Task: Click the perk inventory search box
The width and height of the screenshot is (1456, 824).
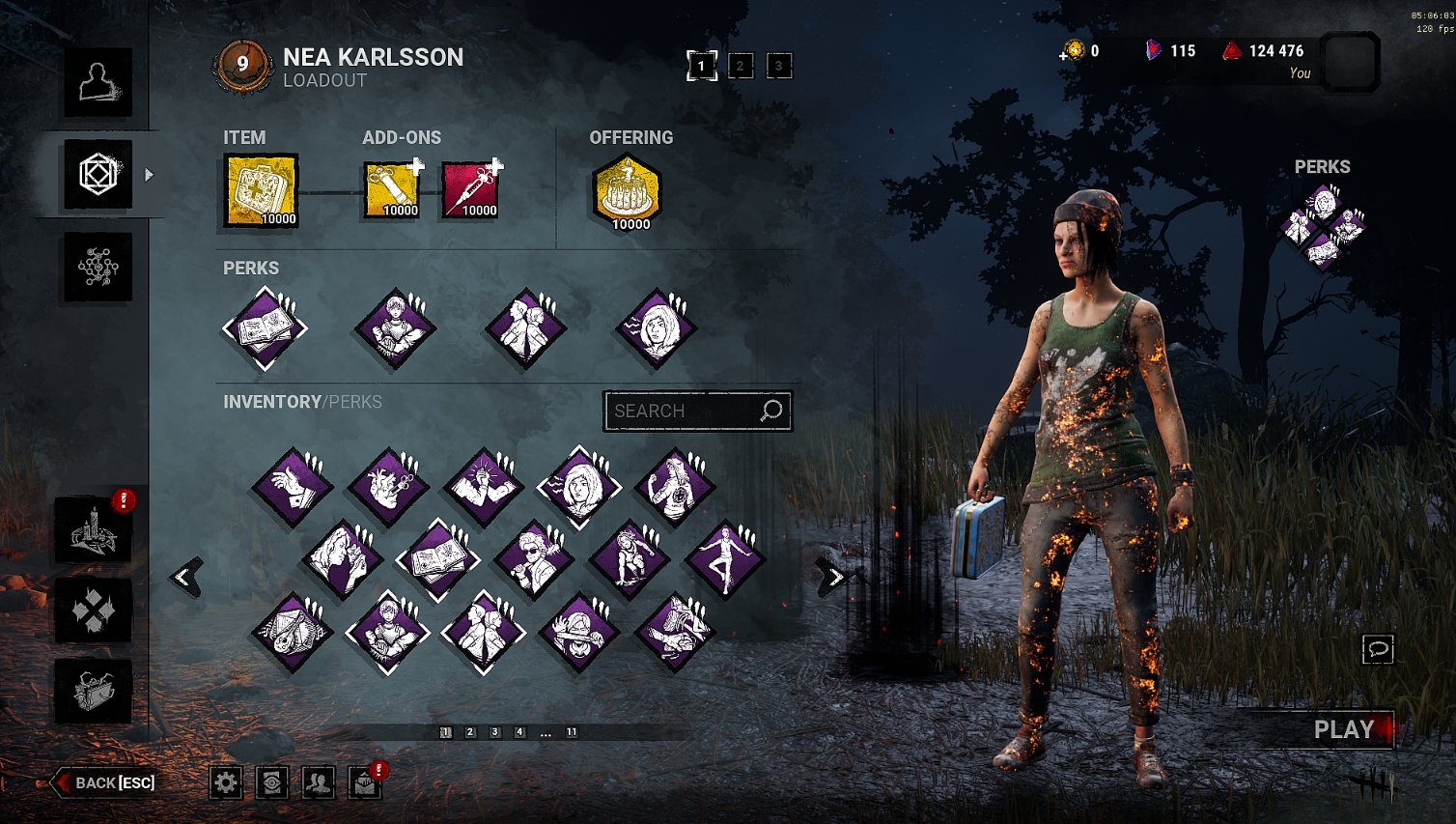Action: pos(687,412)
